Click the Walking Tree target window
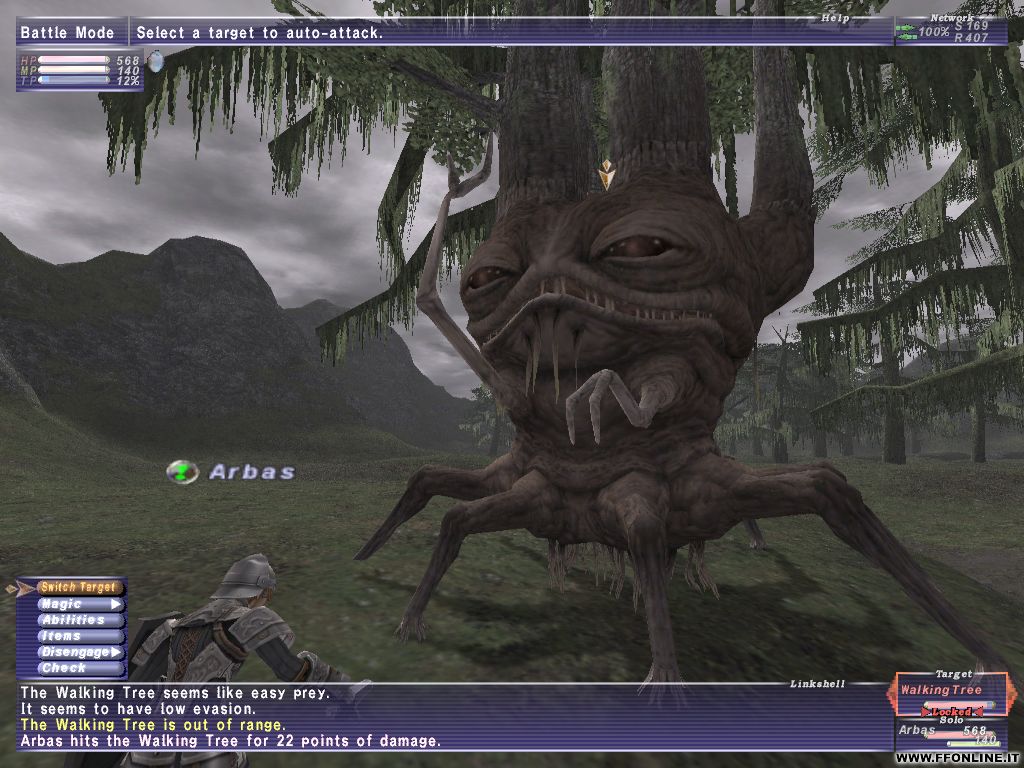1024x768 pixels. [x=952, y=694]
